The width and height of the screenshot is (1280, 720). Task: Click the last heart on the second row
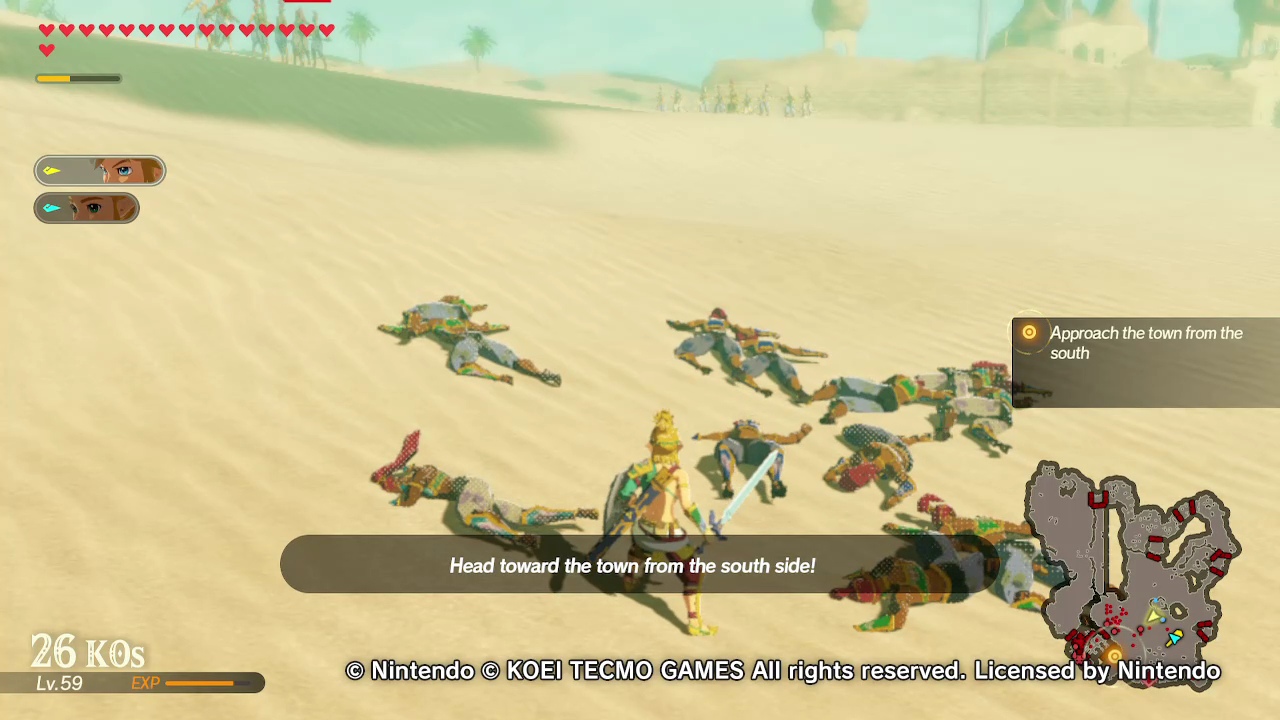[x=47, y=48]
